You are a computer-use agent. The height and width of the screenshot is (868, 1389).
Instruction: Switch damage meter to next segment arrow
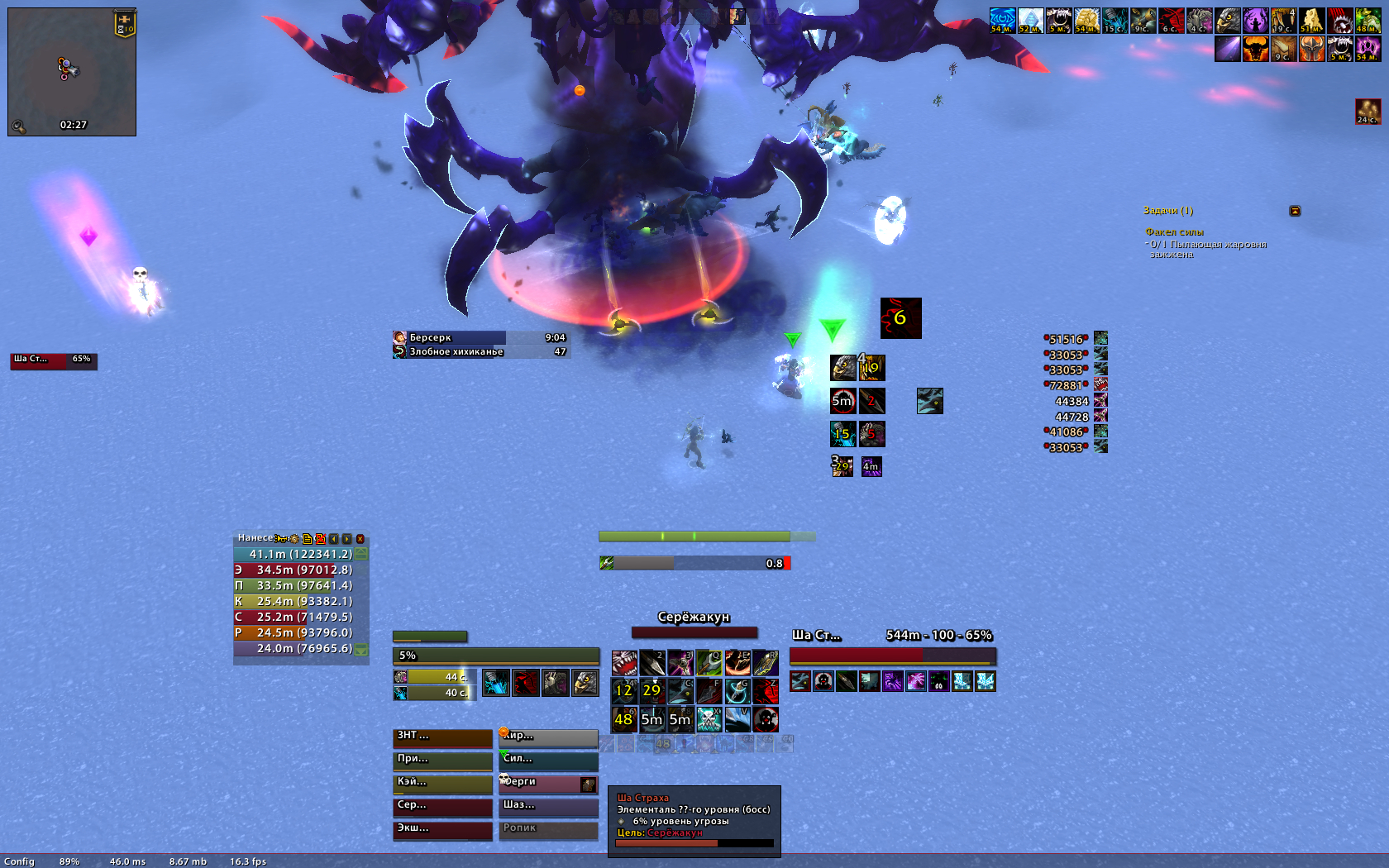[x=347, y=538]
